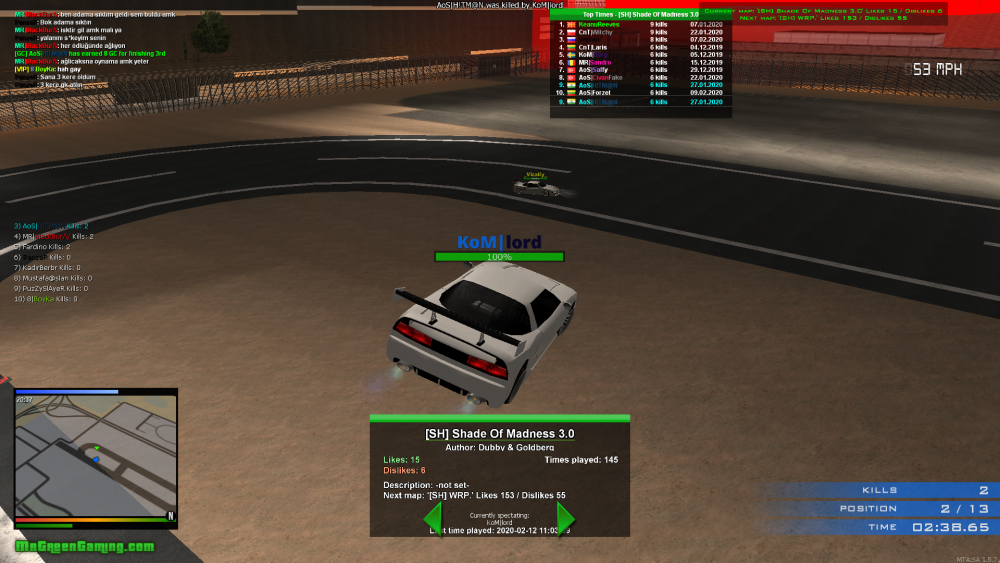
Task: Spectate the previous player with left green arrow
Action: pyautogui.click(x=433, y=518)
